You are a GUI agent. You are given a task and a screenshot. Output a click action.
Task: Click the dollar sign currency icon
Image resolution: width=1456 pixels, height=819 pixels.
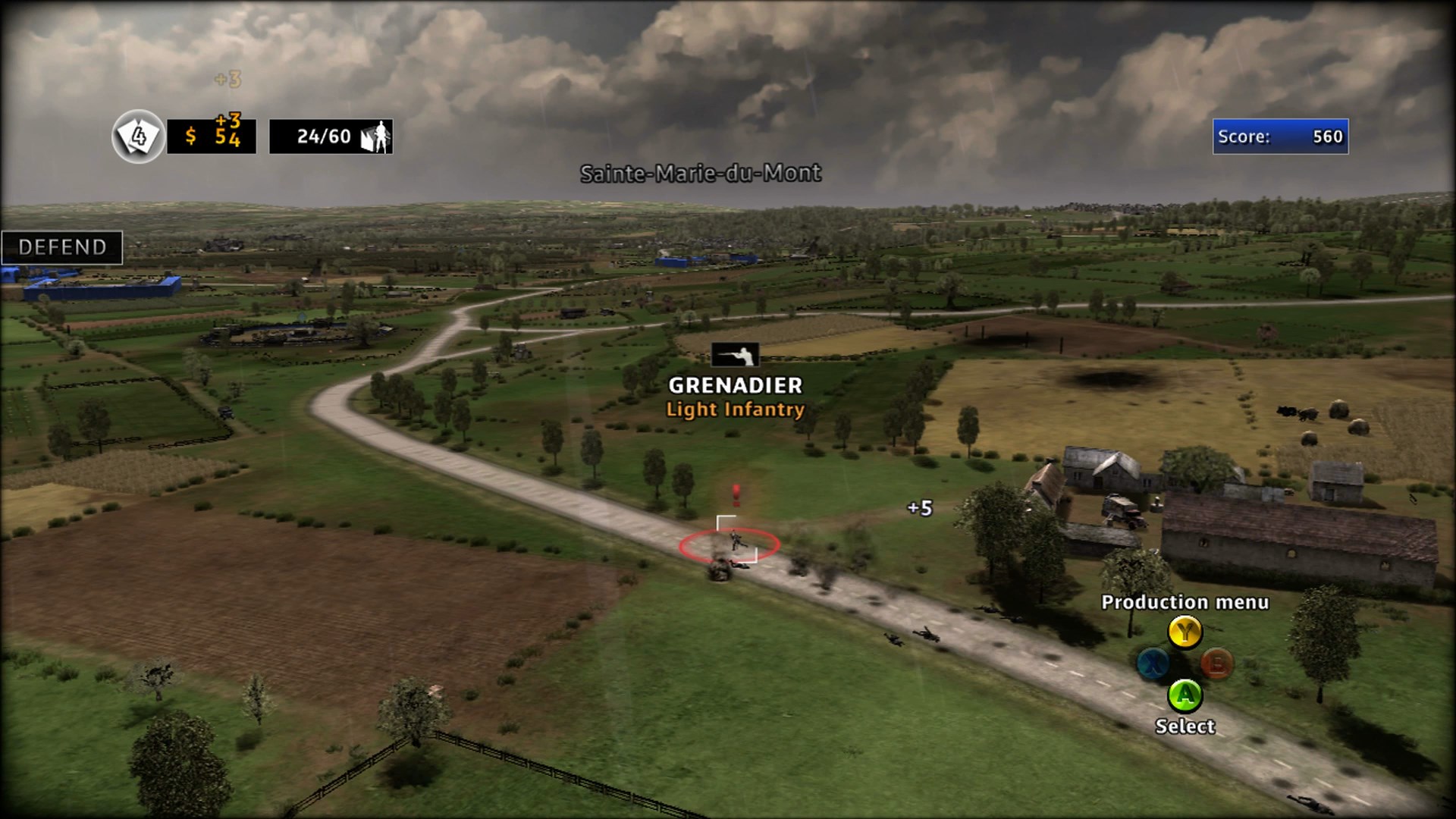tap(192, 138)
